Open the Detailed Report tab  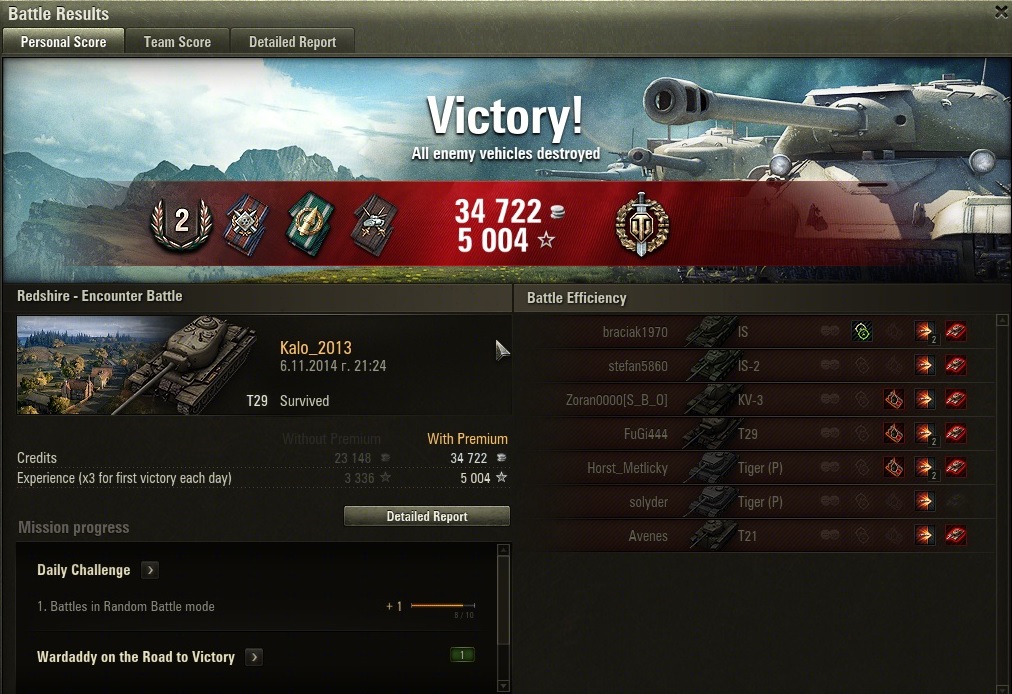click(292, 42)
